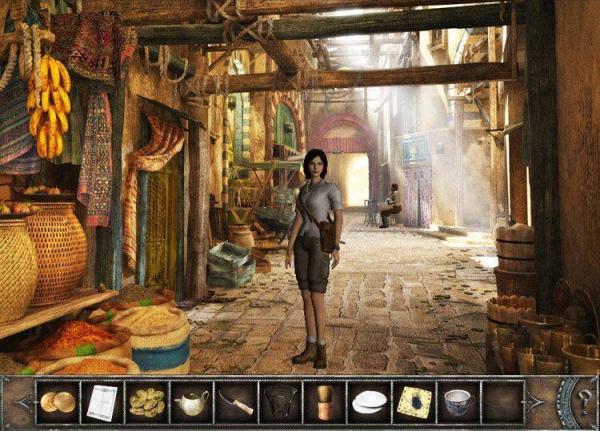Select the knife inventory item
The width and height of the screenshot is (600, 431).
click(x=237, y=402)
